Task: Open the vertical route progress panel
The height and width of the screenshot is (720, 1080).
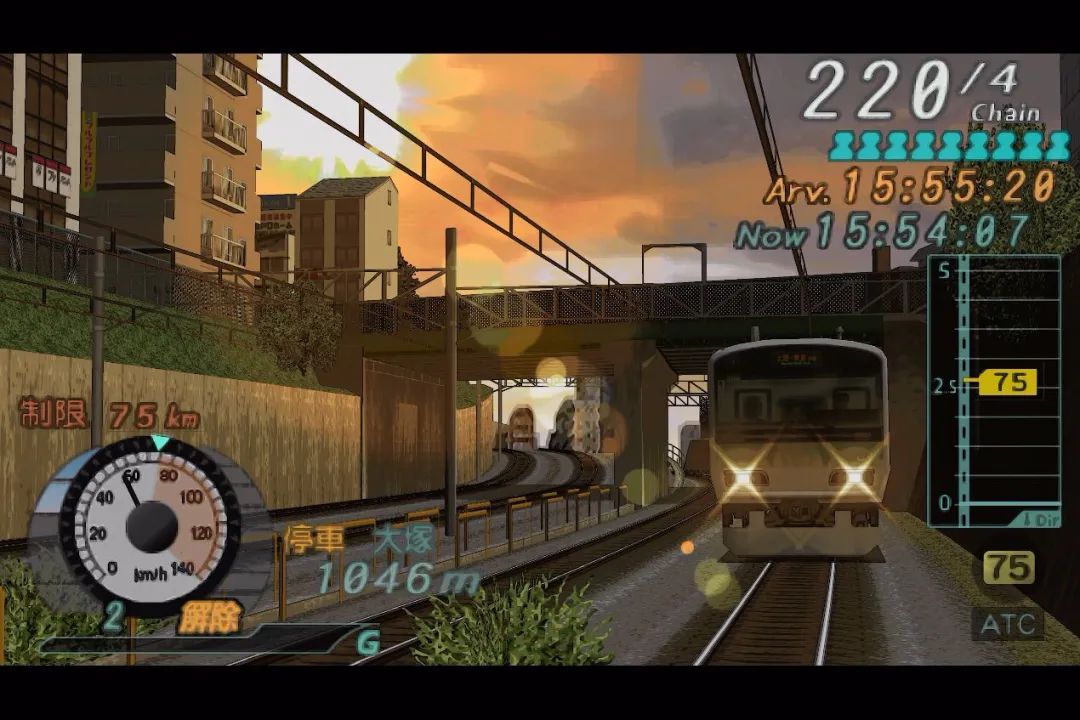Action: [994, 390]
